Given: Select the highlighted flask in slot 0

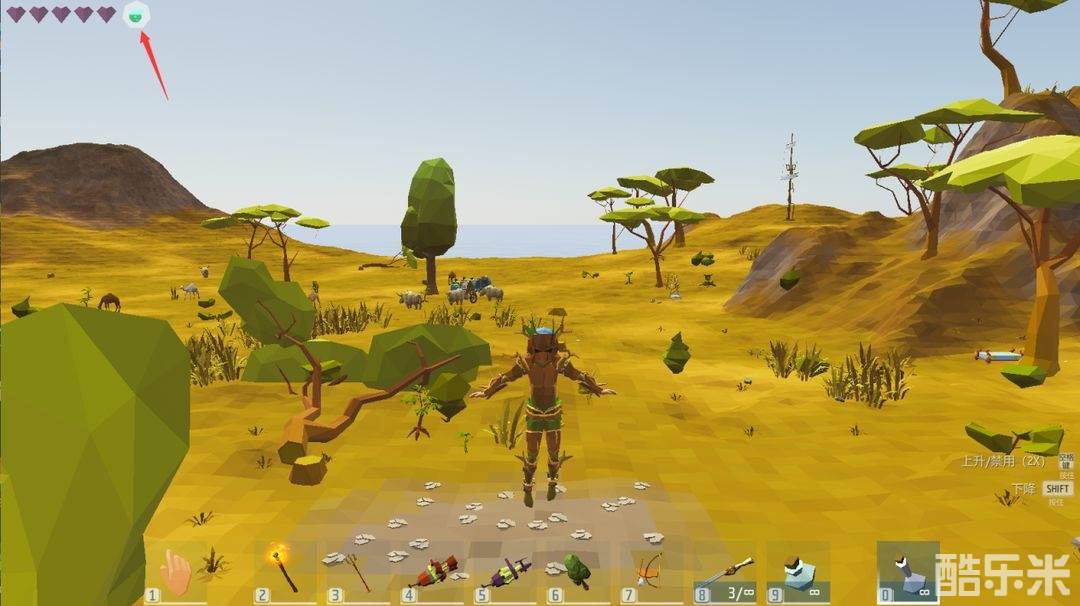Looking at the screenshot, I should 907,572.
